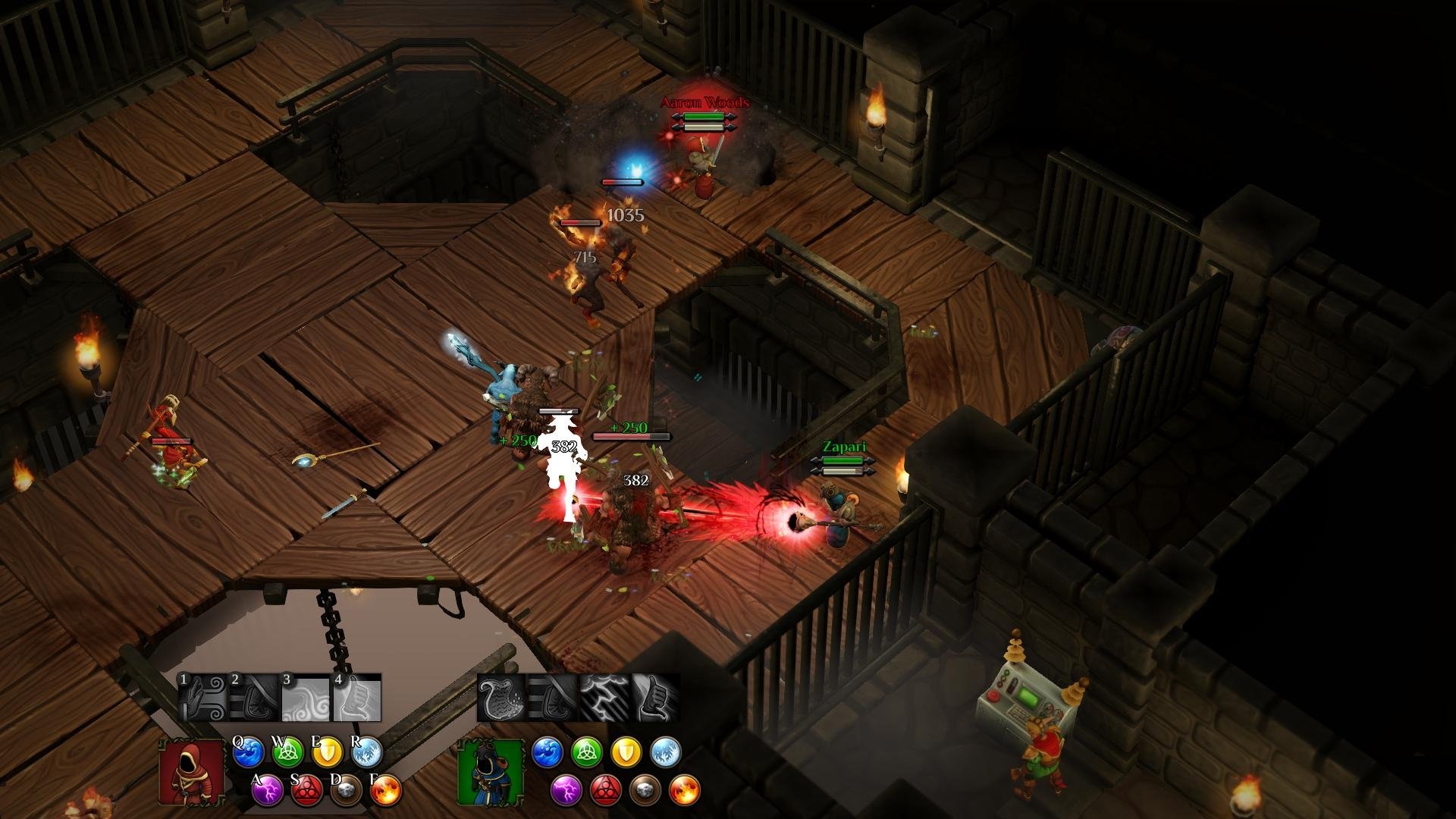
Task: Select the fire orb beside the green portrait
Action: (x=685, y=791)
